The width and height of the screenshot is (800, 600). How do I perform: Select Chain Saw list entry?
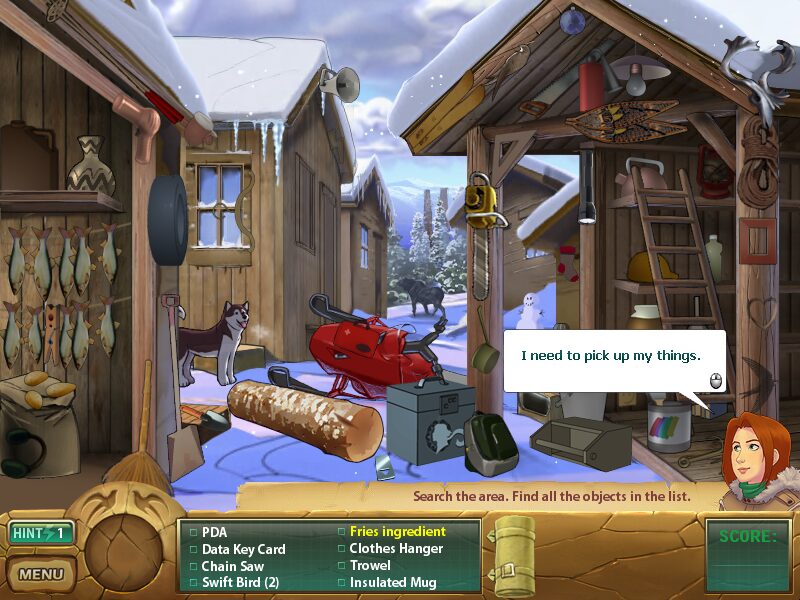click(235, 565)
